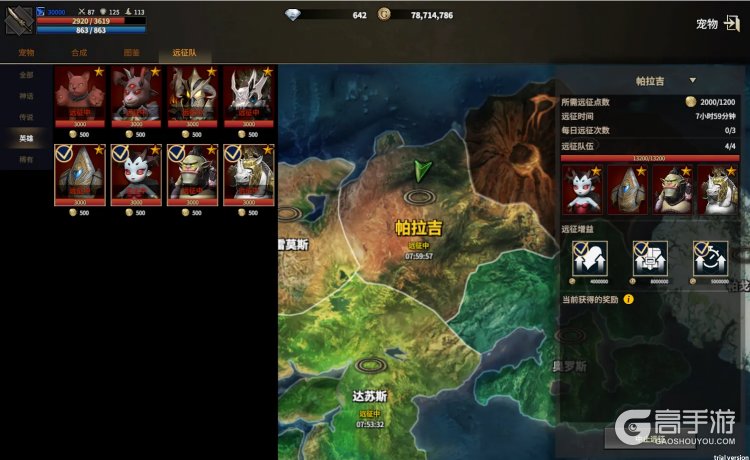The width and height of the screenshot is (750, 460).
Task: Open the 宠物 menu dropdown at top right
Action: pos(714,24)
